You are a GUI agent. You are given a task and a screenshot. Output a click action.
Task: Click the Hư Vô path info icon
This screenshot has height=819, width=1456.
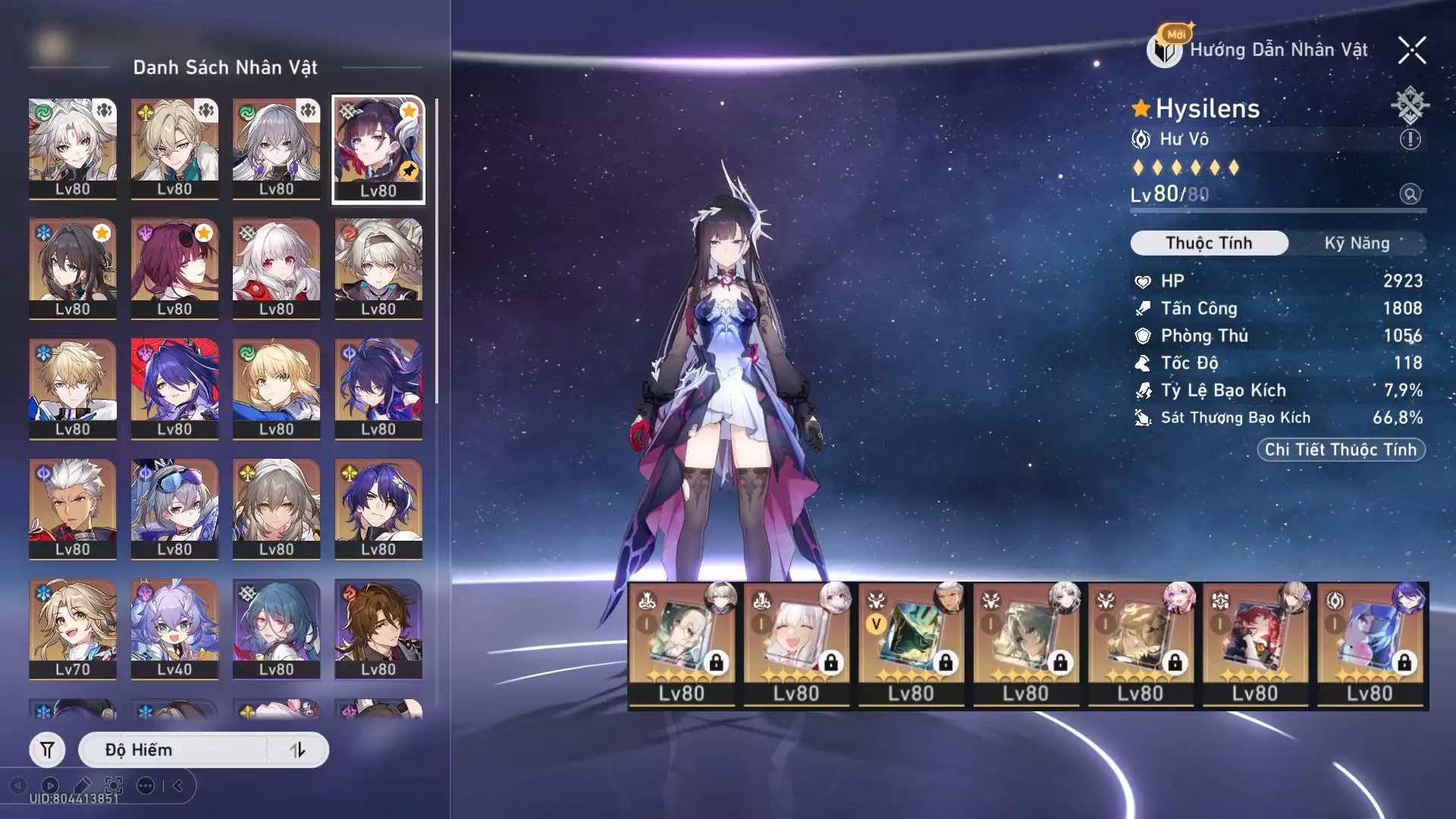pos(1410,140)
